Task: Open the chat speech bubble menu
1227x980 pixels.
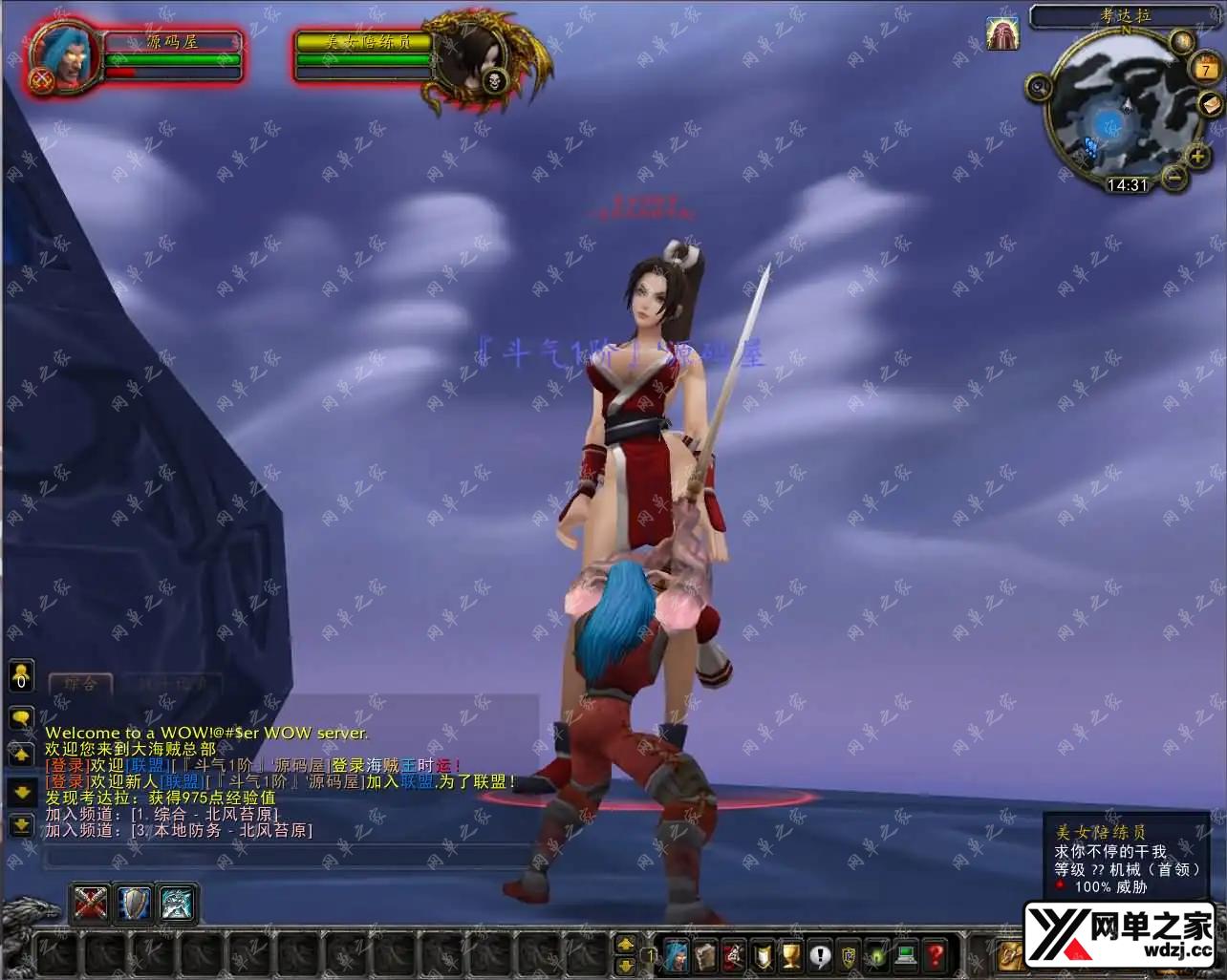Action: [x=21, y=716]
